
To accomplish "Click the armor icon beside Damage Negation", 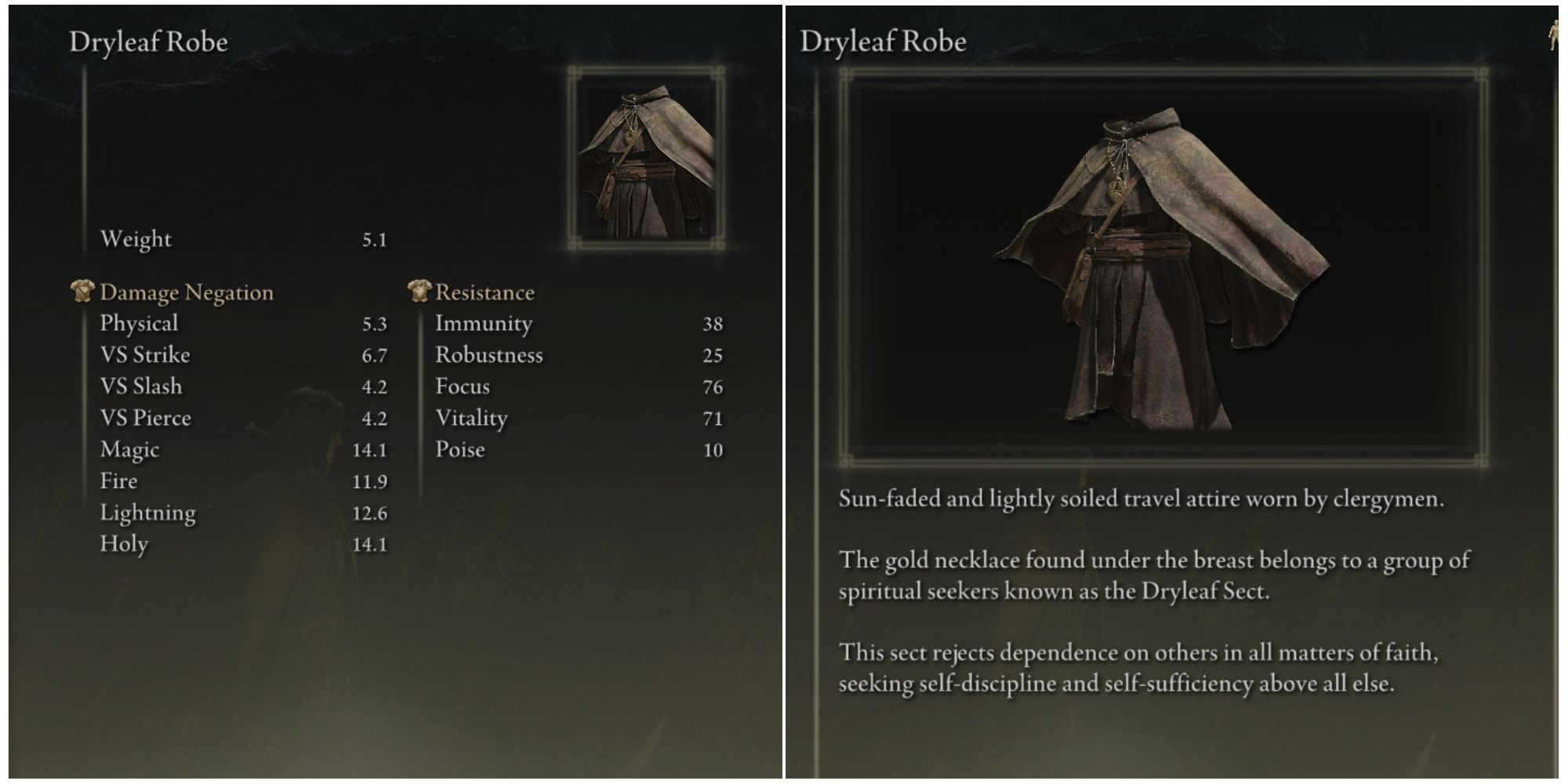I will pos(82,291).
